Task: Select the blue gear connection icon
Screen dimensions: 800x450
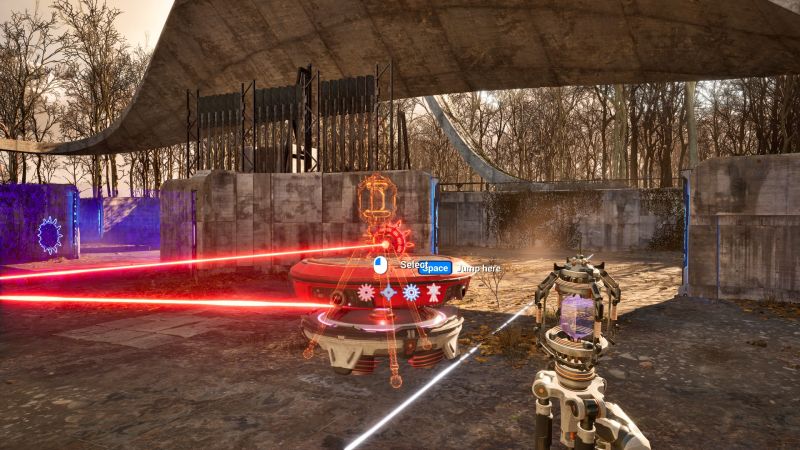Action: (x=411, y=293)
